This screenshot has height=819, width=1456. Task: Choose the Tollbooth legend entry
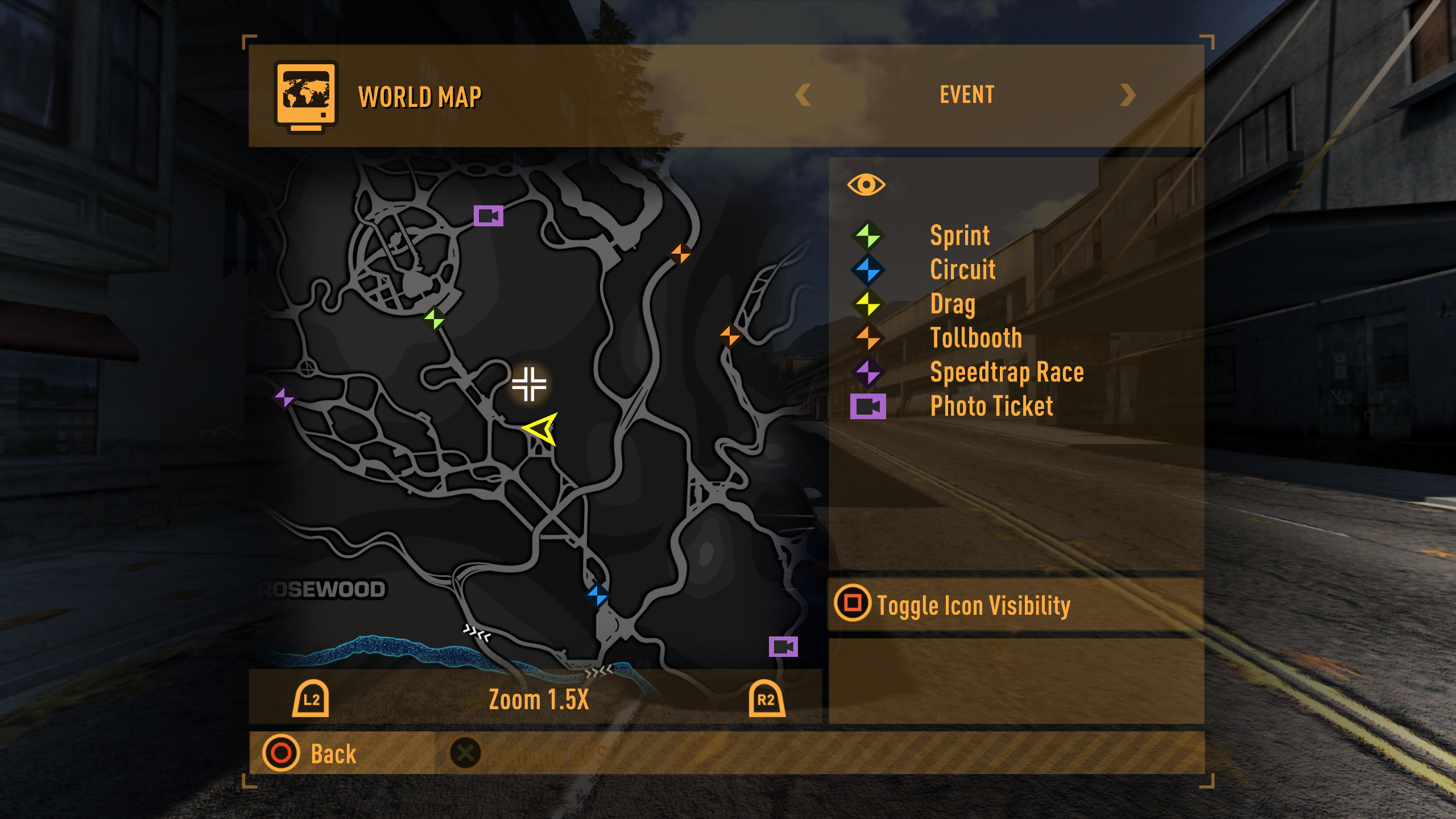(976, 338)
